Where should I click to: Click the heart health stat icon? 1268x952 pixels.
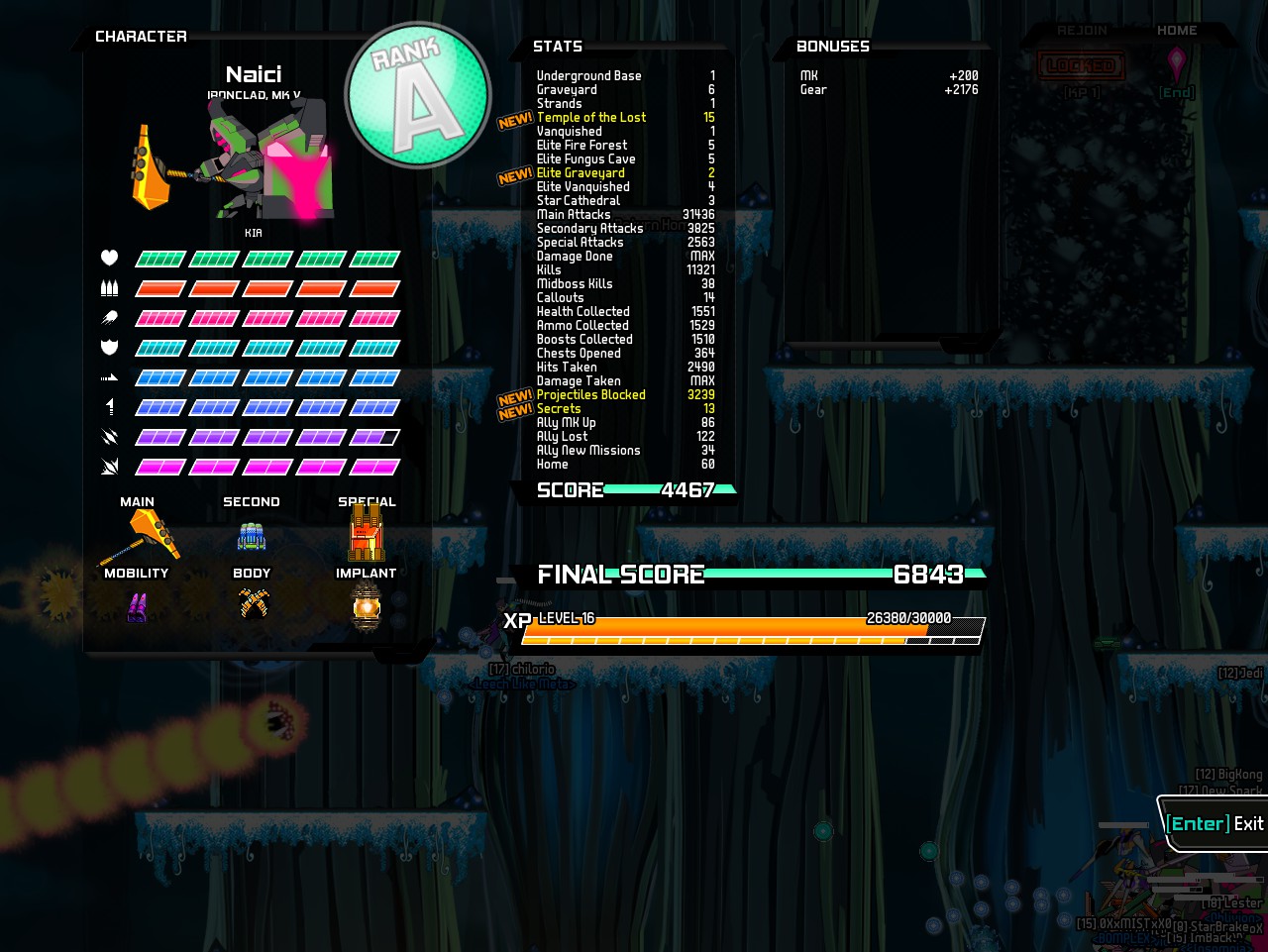point(109,258)
